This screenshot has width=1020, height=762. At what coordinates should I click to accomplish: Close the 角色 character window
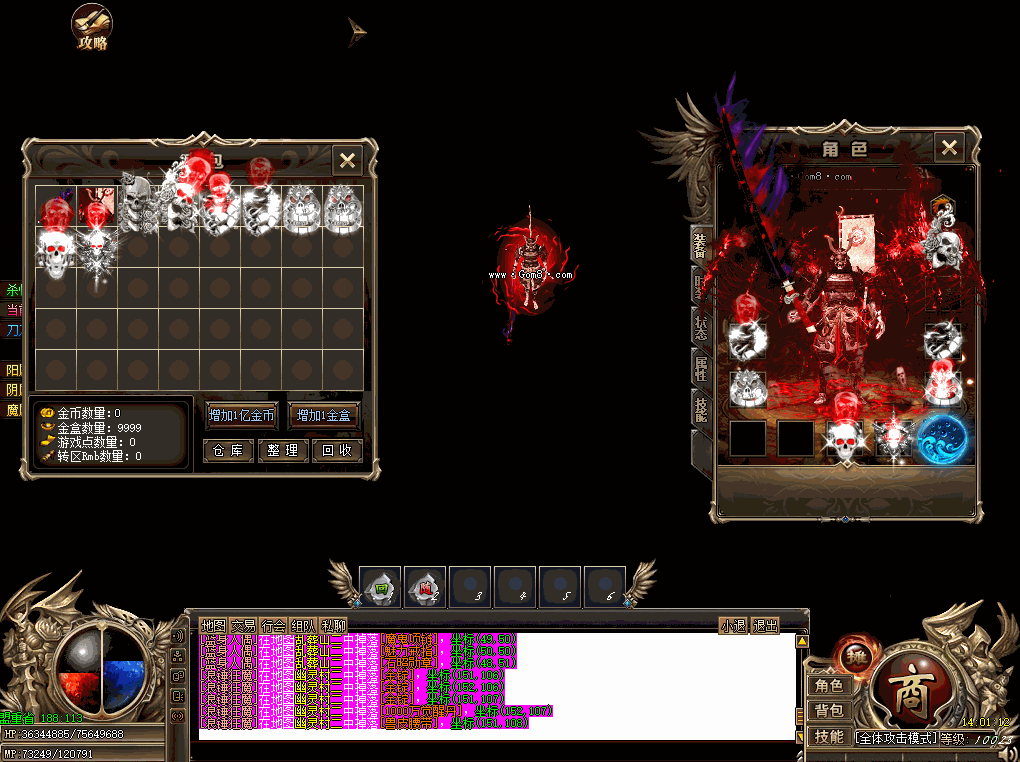(x=949, y=148)
